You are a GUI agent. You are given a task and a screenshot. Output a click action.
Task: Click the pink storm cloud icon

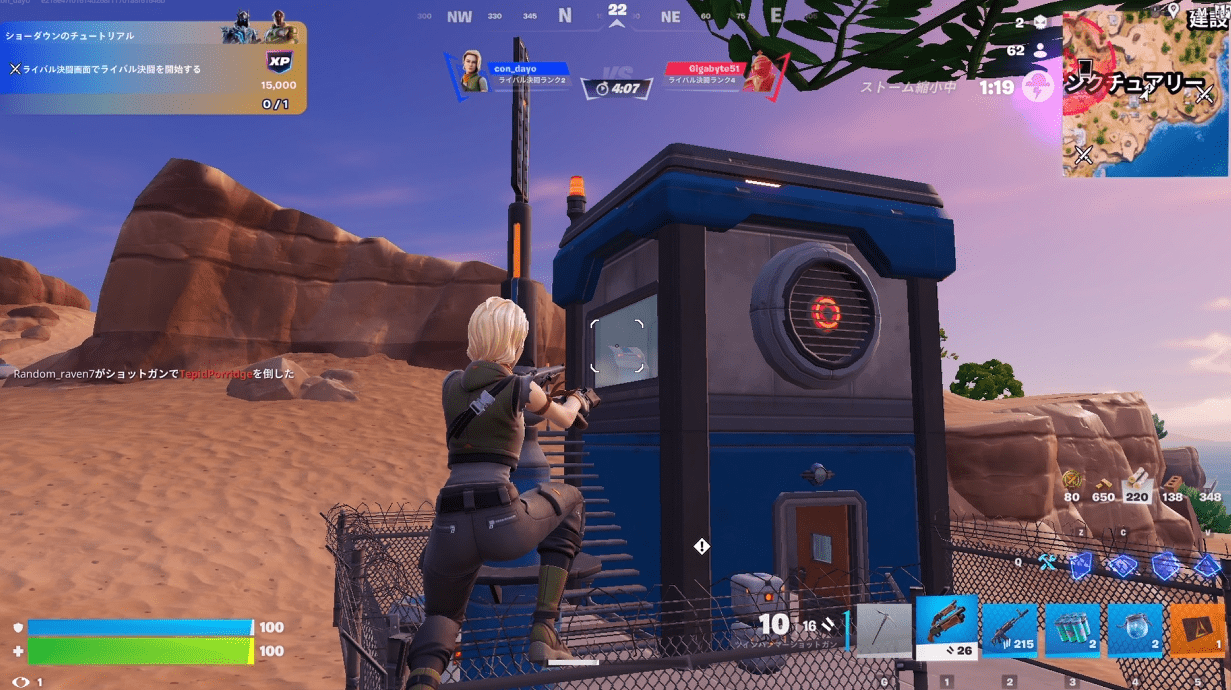(x=1040, y=86)
